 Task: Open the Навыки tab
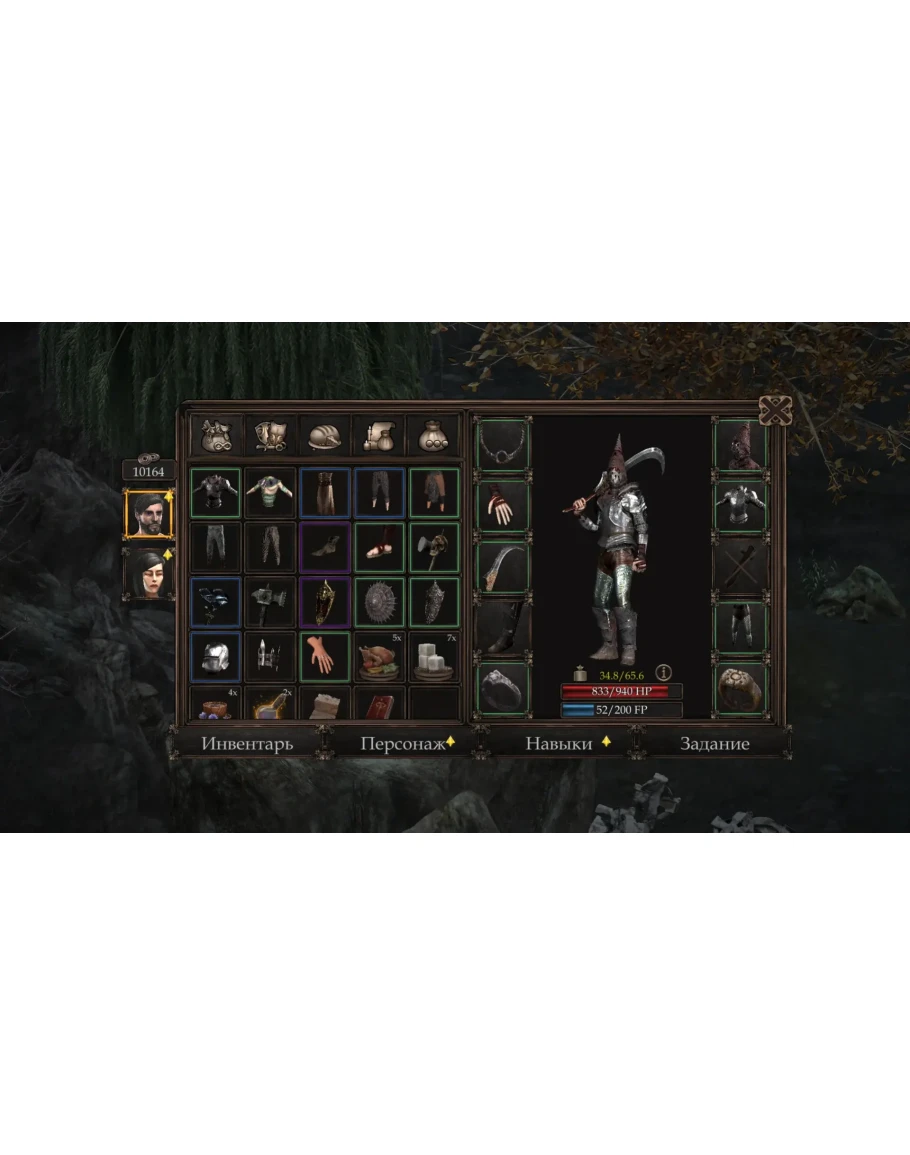coord(558,744)
